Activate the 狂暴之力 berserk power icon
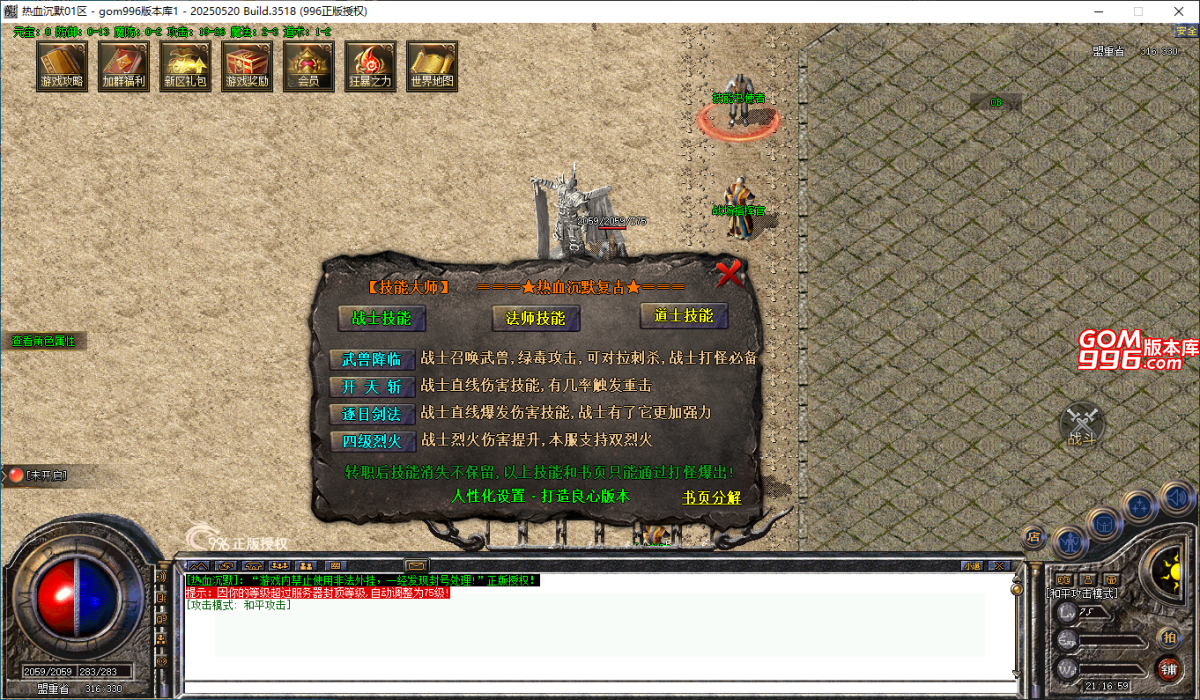The height and width of the screenshot is (700, 1200). (x=370, y=67)
